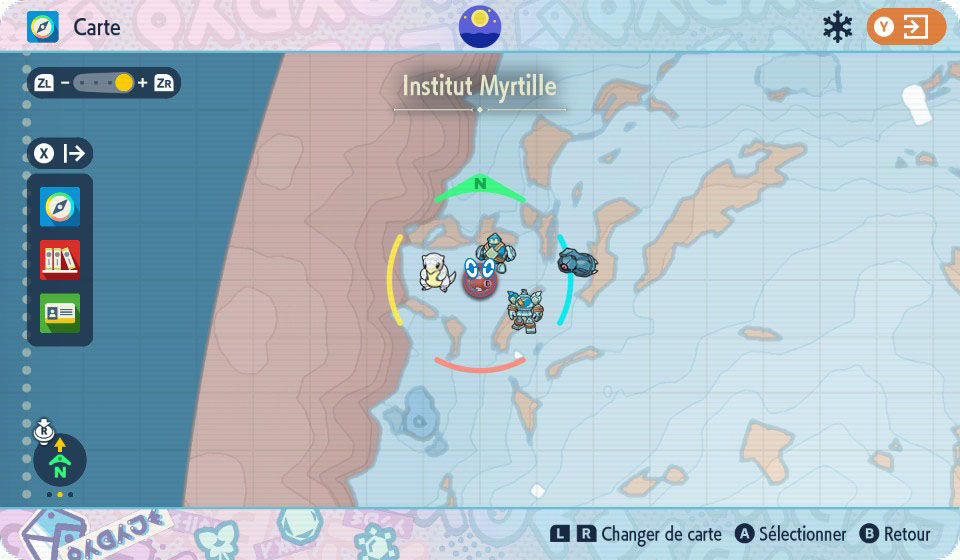Click the yellow zoom slider knob
The width and height of the screenshot is (960, 560).
tap(124, 83)
